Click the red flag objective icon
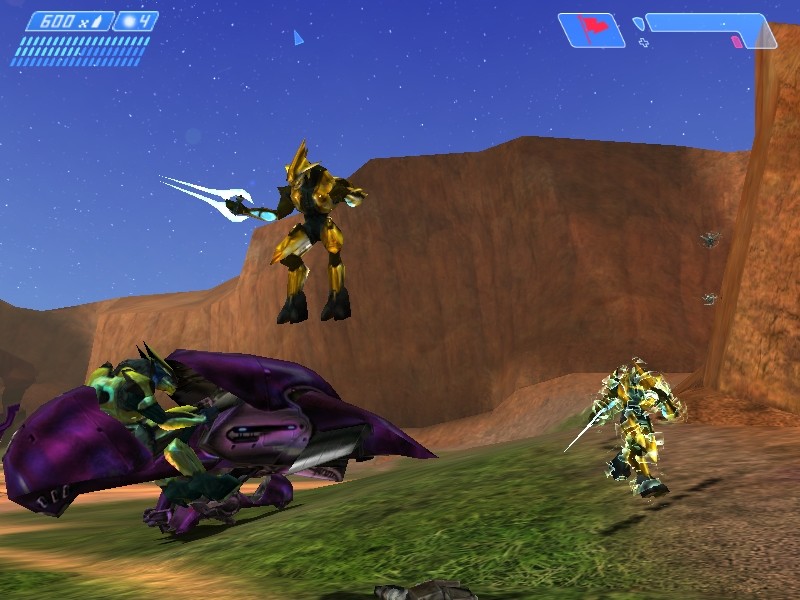 pos(590,29)
